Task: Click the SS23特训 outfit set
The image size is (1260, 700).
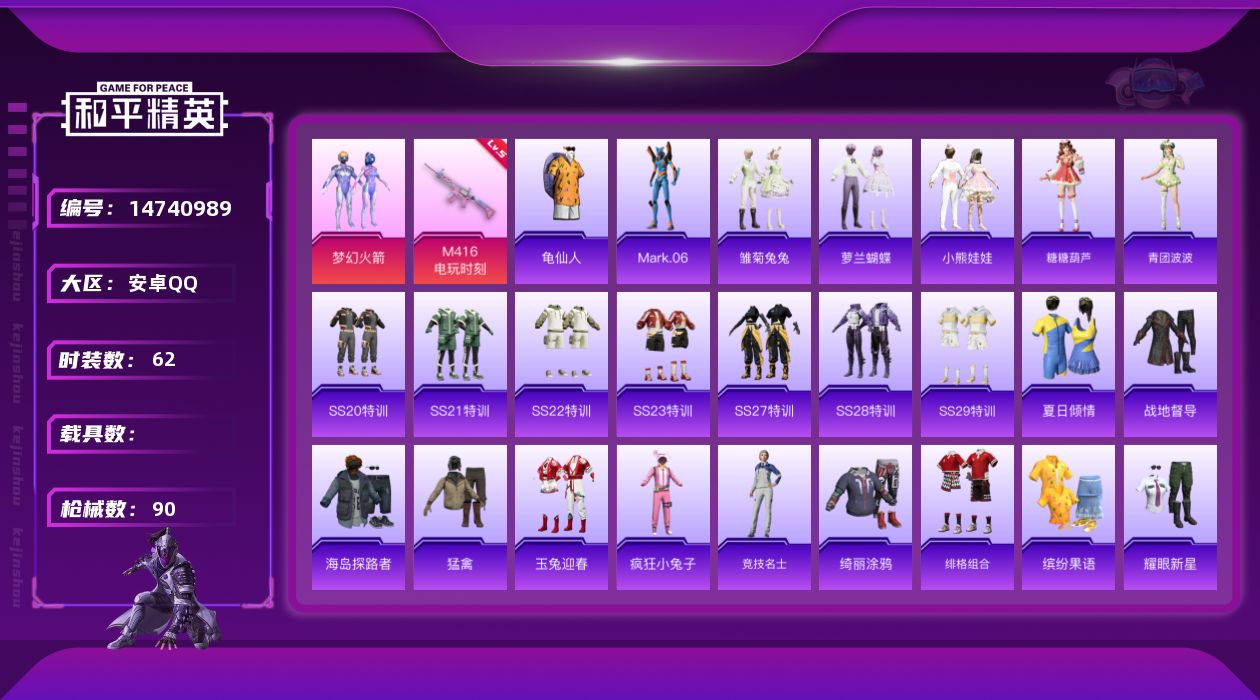Action: pos(663,364)
